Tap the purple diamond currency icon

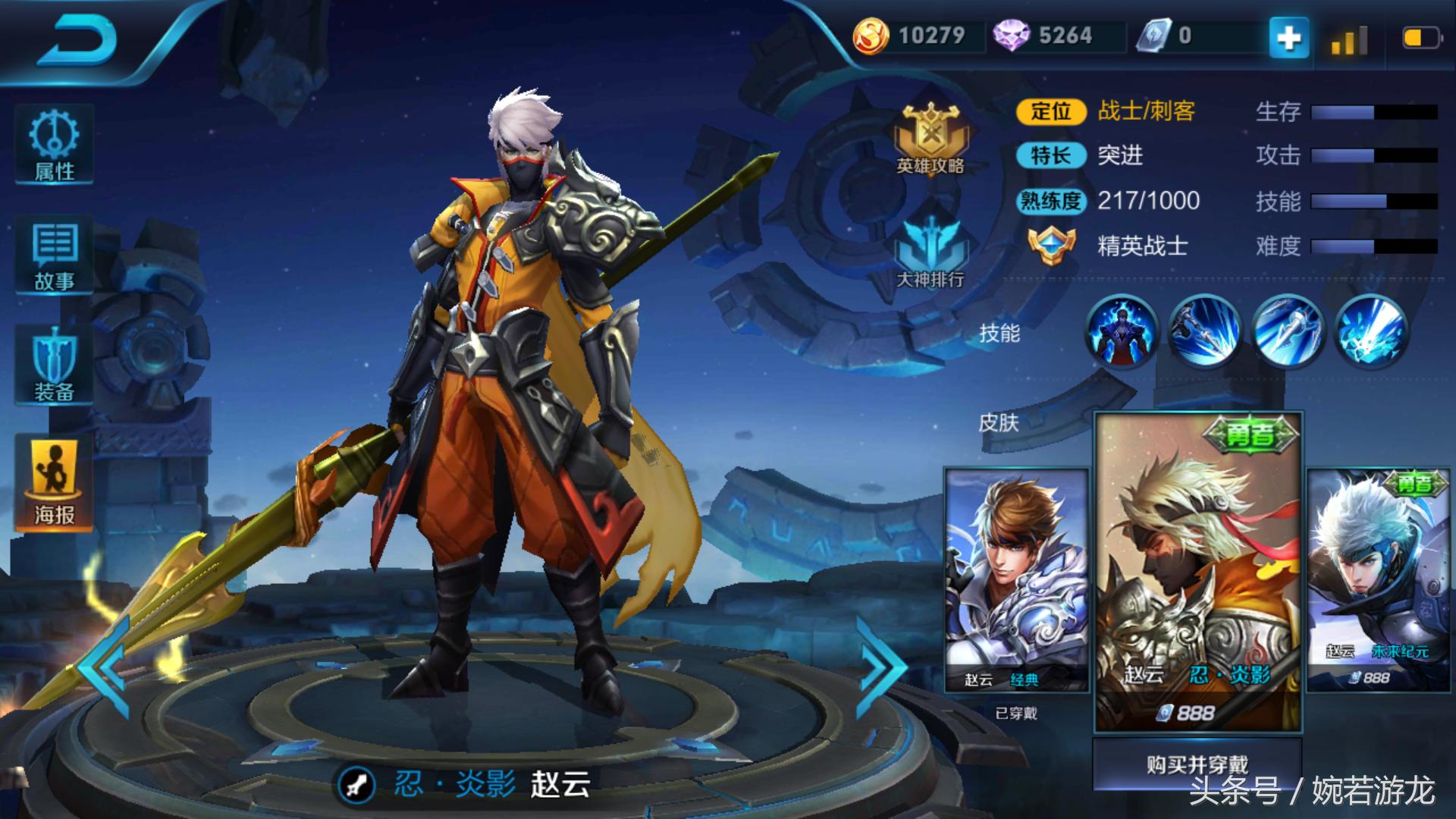tap(1010, 36)
